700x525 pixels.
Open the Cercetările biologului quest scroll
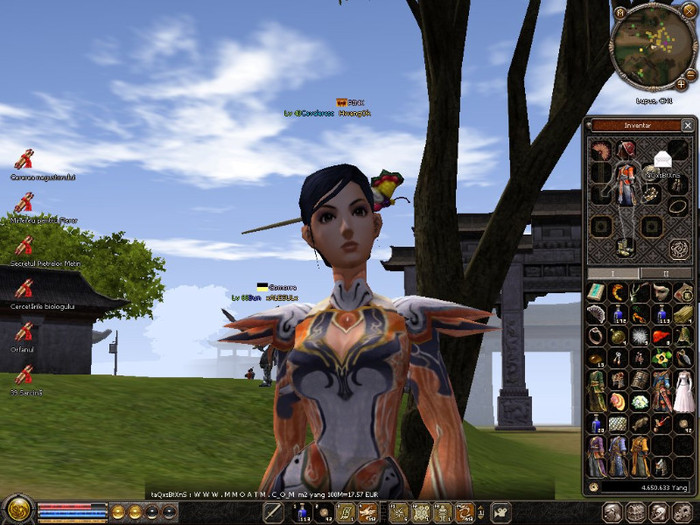[x=24, y=289]
